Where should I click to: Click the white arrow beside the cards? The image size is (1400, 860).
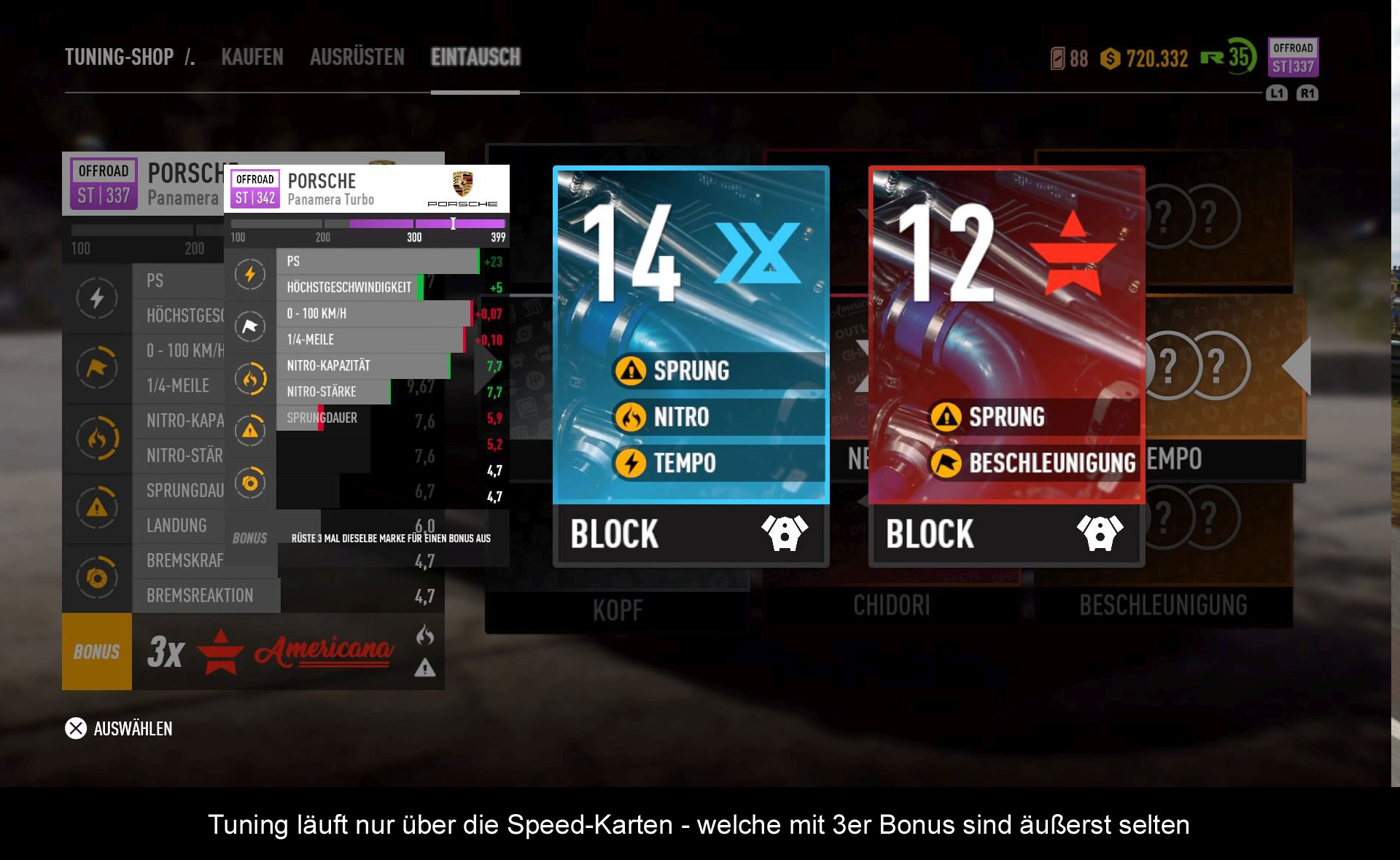pos(1297,366)
